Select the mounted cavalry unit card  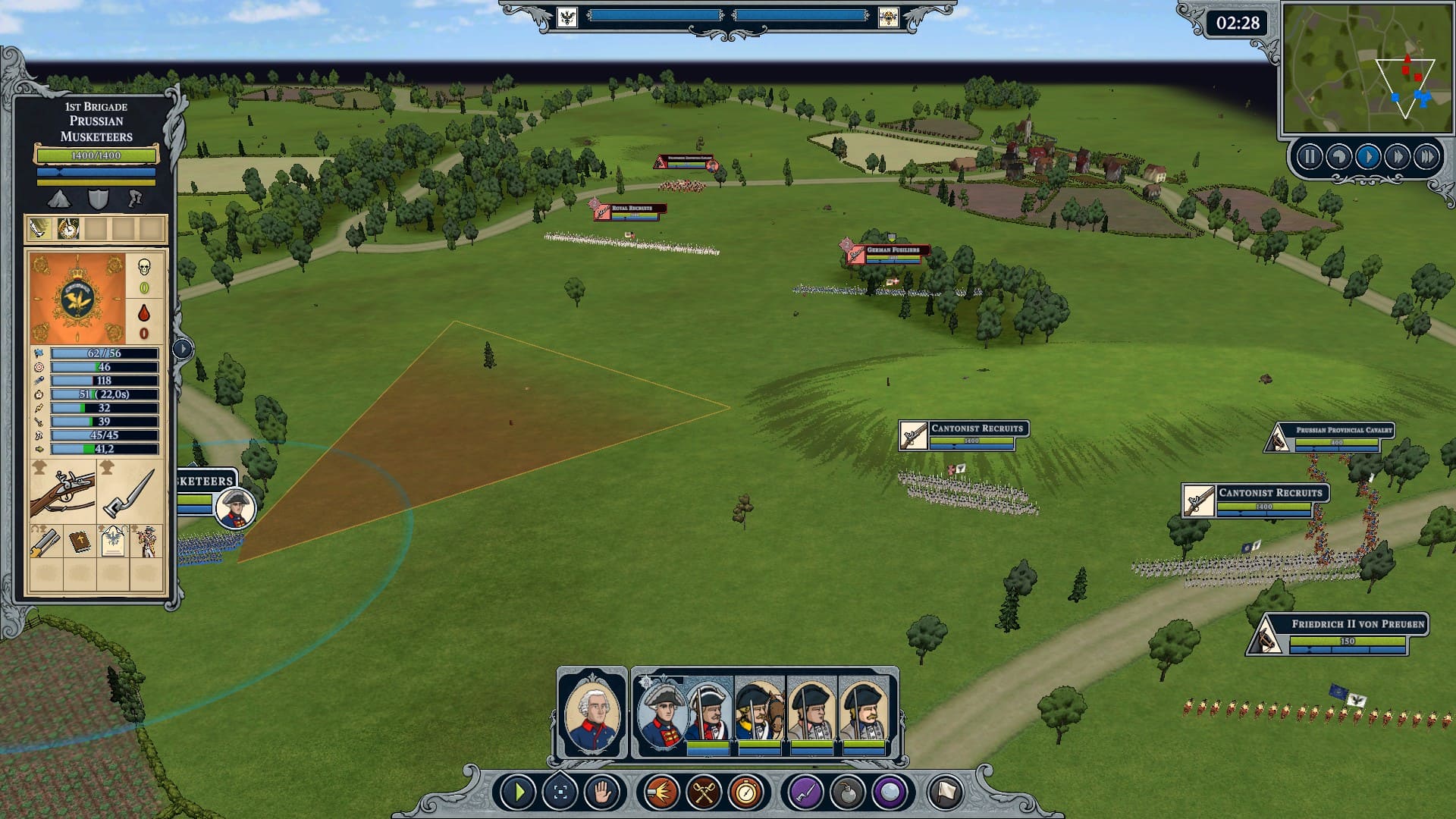[760, 711]
